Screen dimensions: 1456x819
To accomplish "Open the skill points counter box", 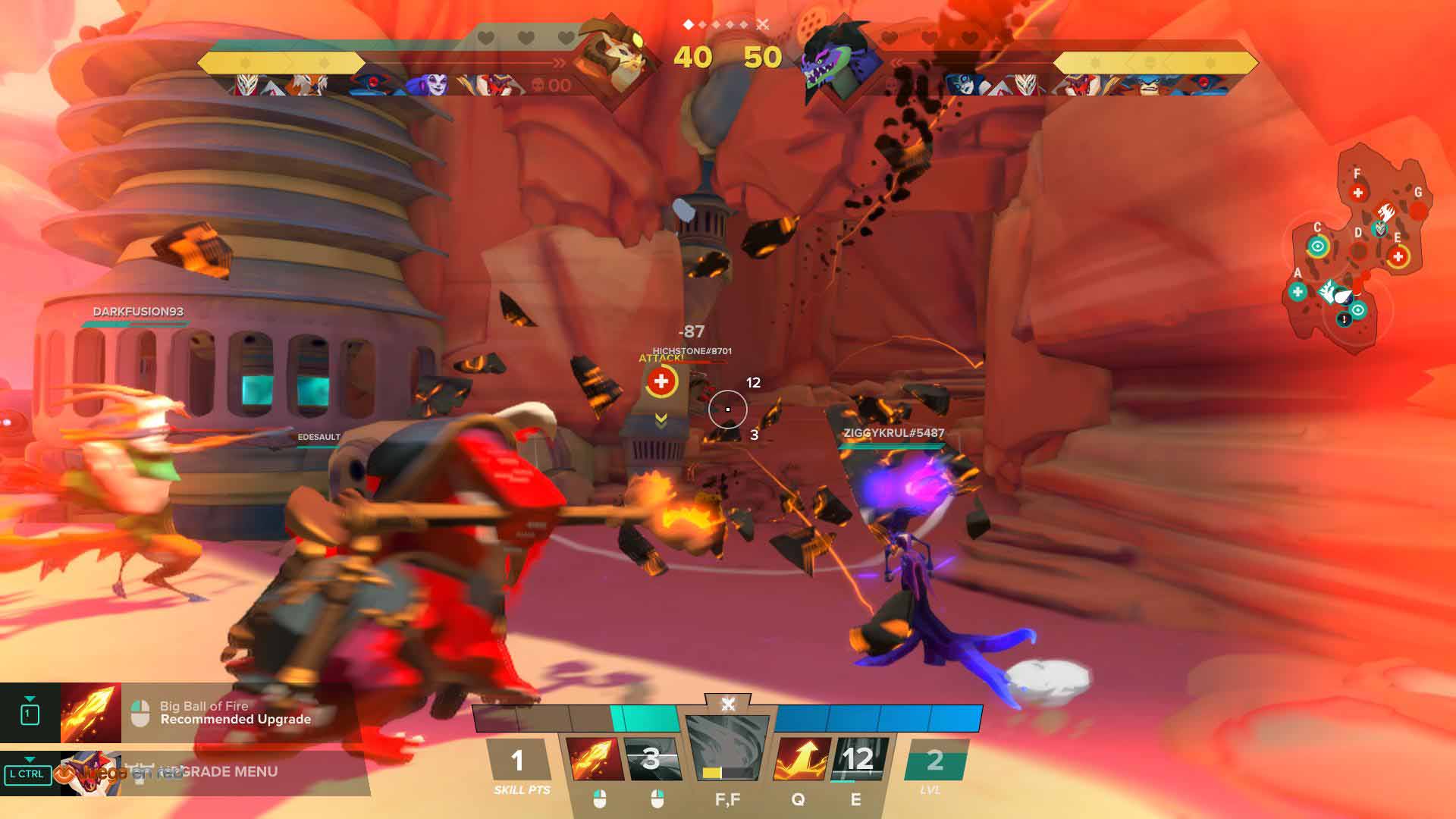I will (518, 761).
